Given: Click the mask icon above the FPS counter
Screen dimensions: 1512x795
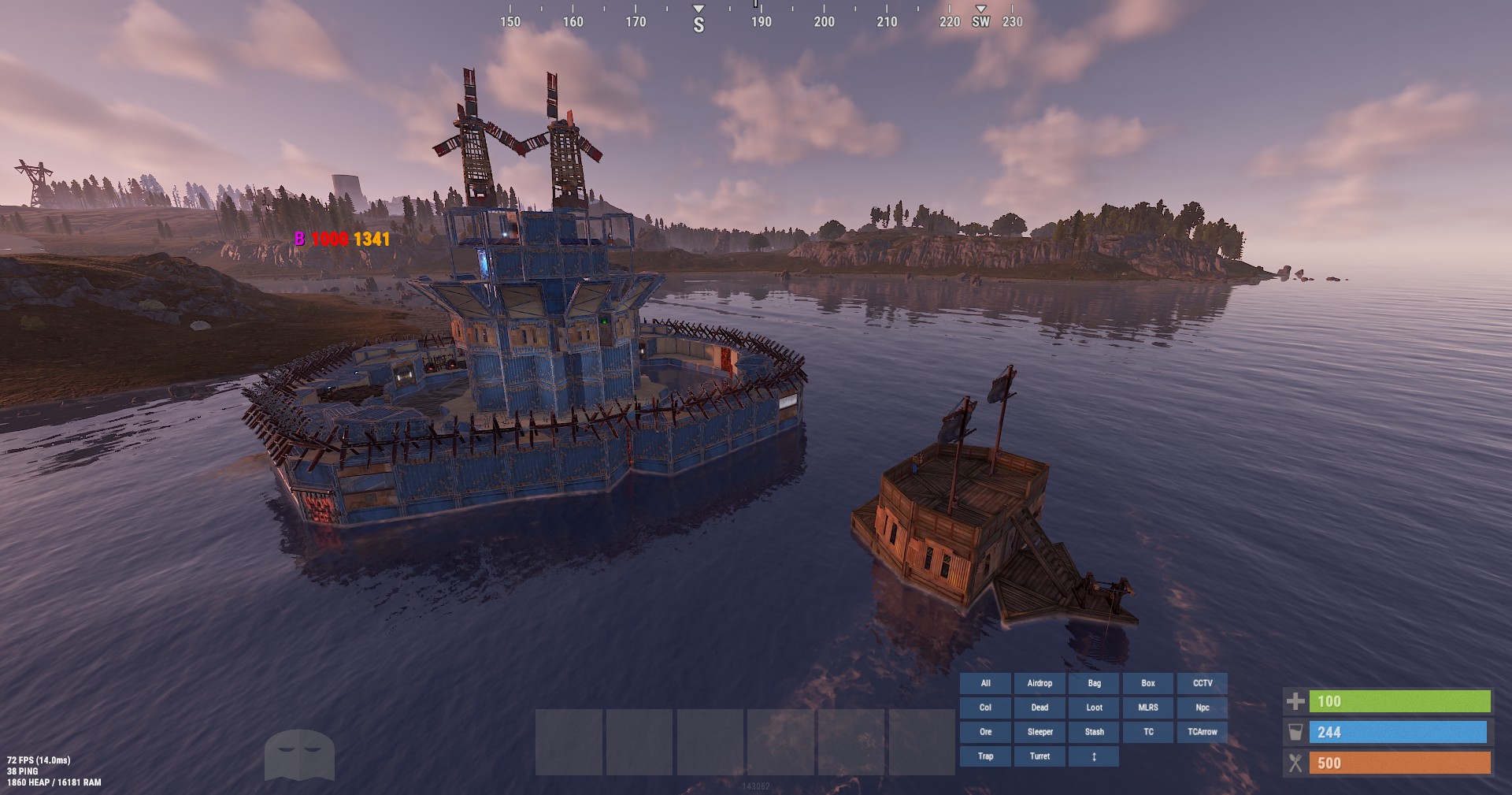Looking at the screenshot, I should [303, 753].
